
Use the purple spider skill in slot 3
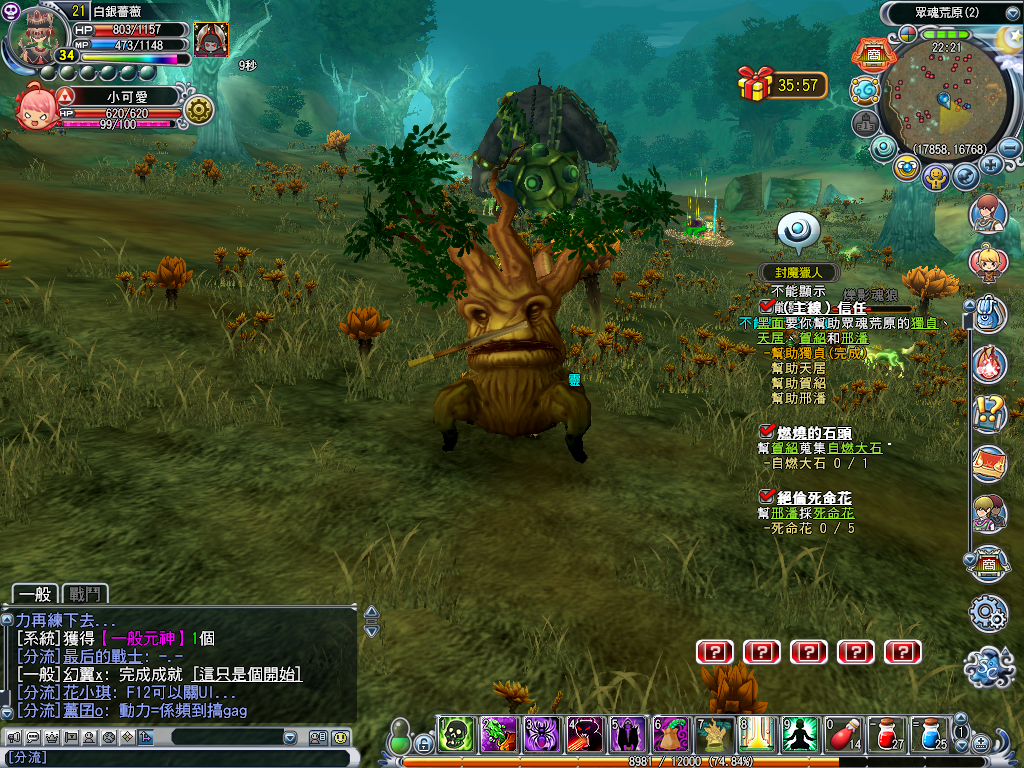[542, 735]
